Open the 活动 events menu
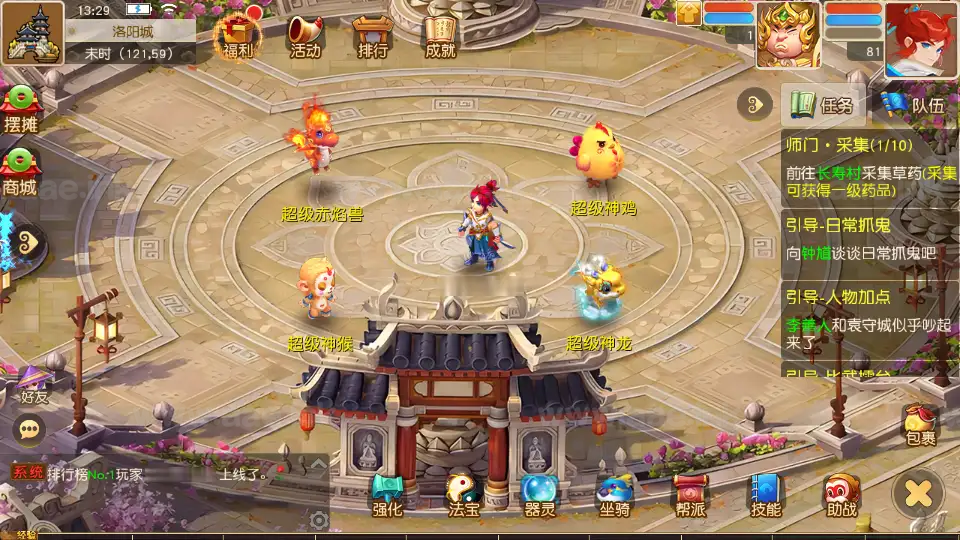The height and width of the screenshot is (540, 960). point(305,37)
